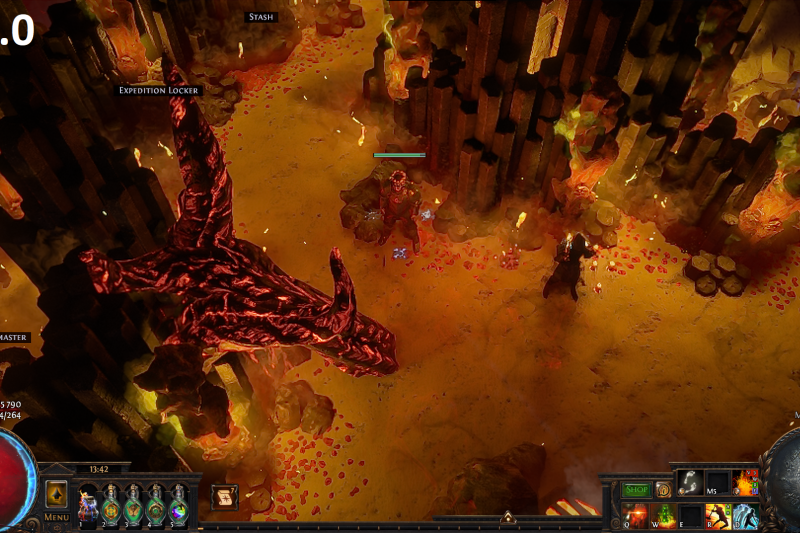
Task: Use the green flask in slot 3
Action: point(133,505)
